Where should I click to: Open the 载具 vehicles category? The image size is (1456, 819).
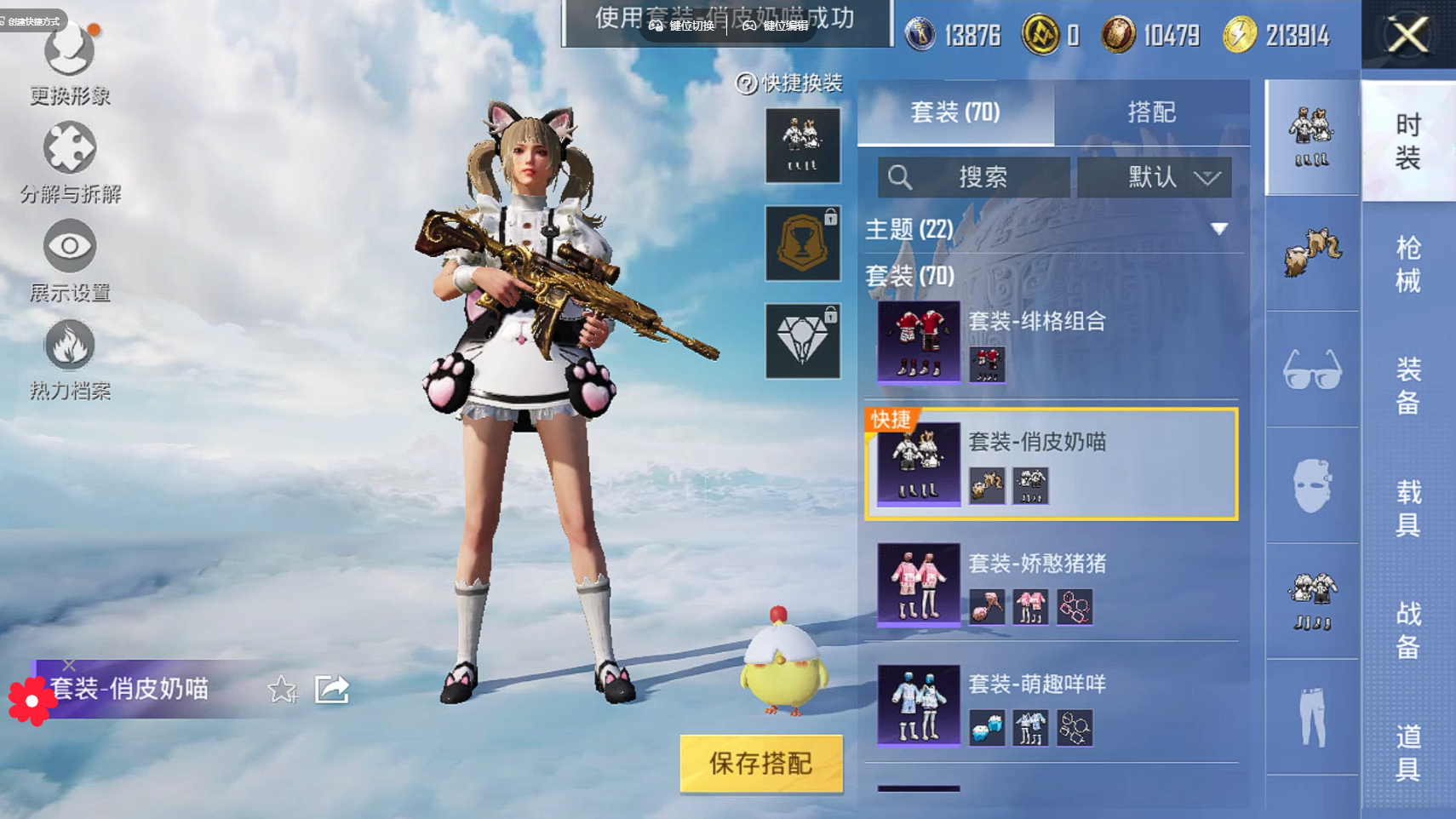(1407, 507)
